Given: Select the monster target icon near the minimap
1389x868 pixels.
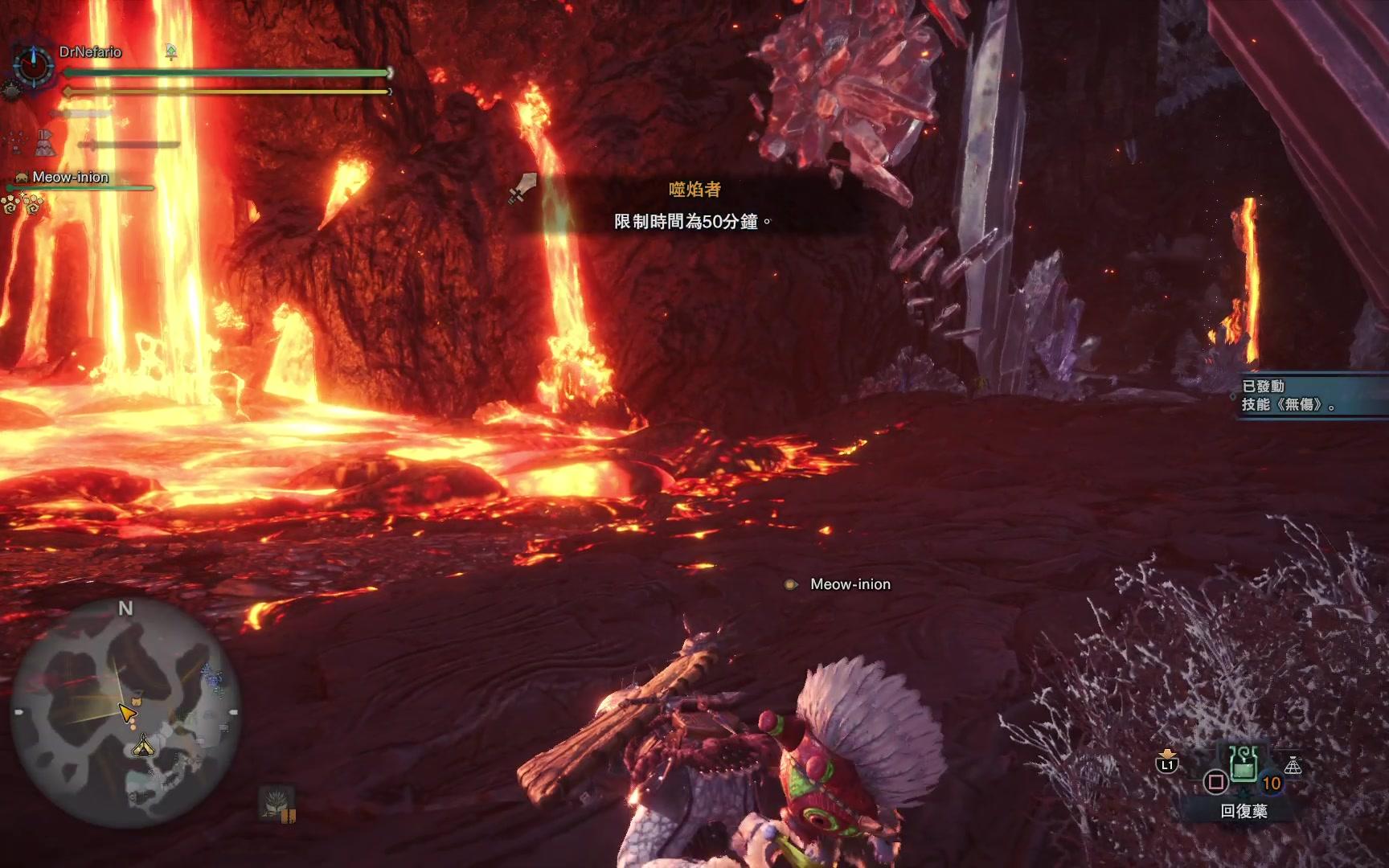Looking at the screenshot, I should [277, 802].
